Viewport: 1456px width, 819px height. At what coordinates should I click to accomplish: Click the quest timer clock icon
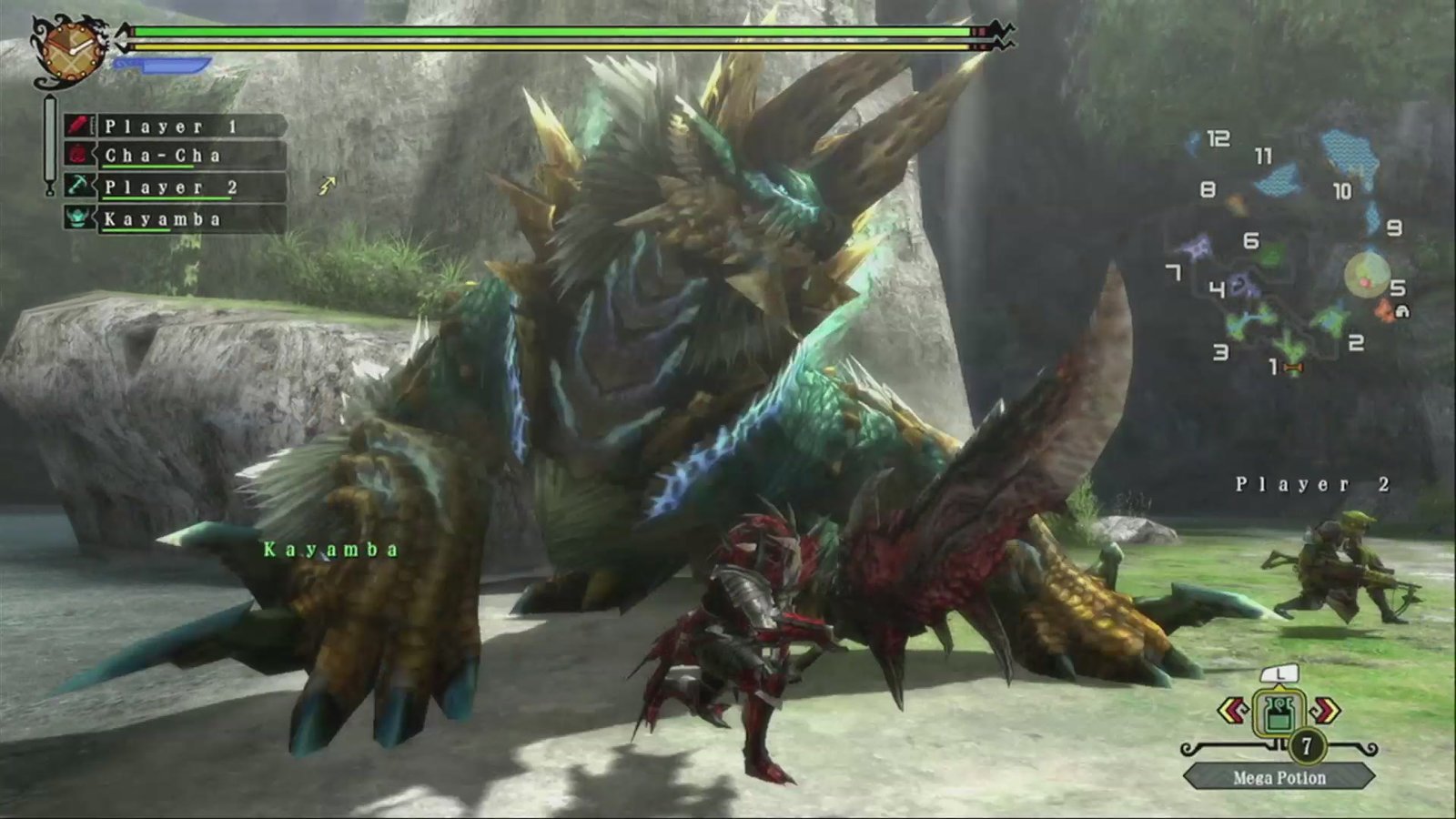69,50
